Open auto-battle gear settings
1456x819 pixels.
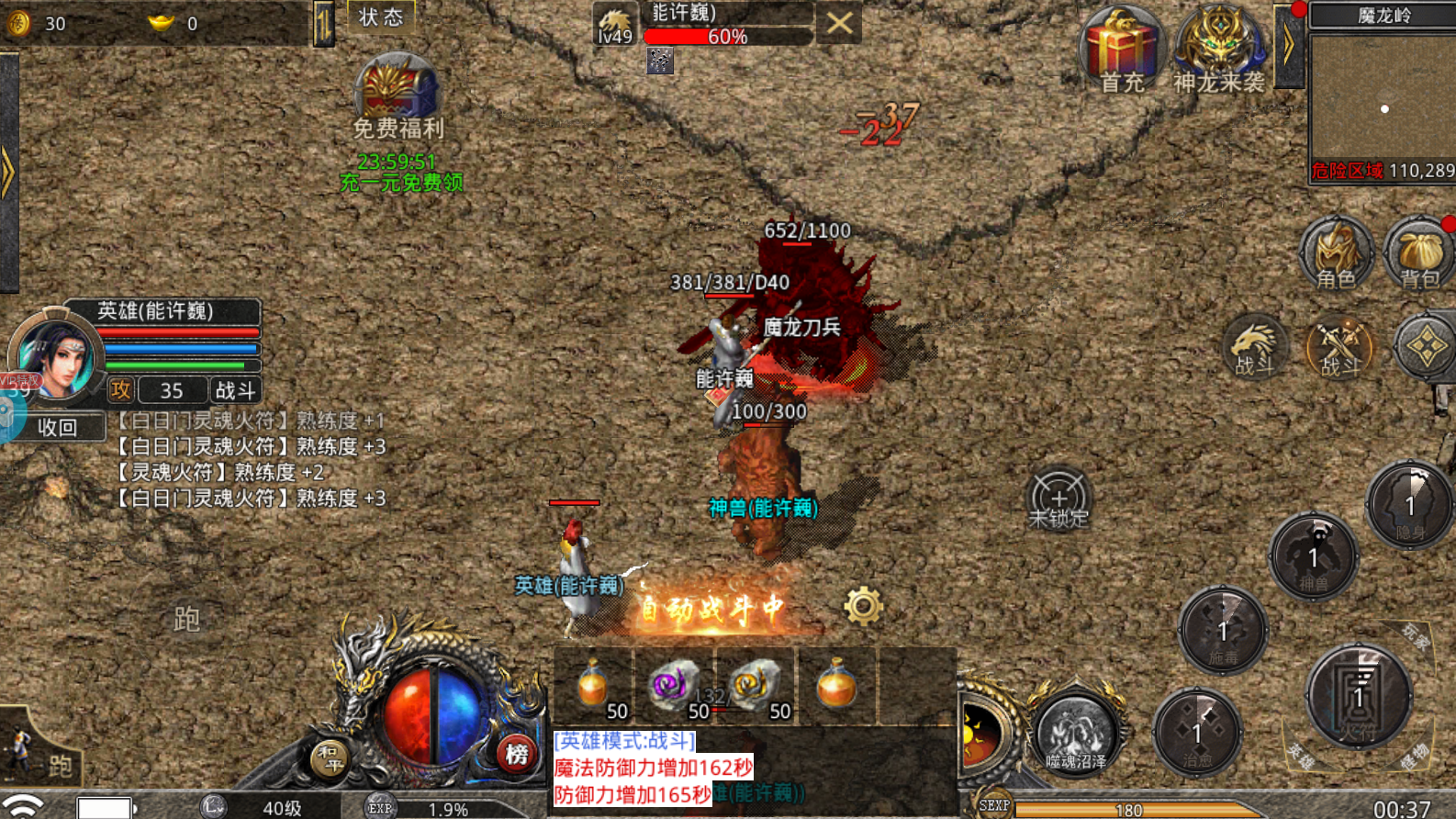pos(863,606)
